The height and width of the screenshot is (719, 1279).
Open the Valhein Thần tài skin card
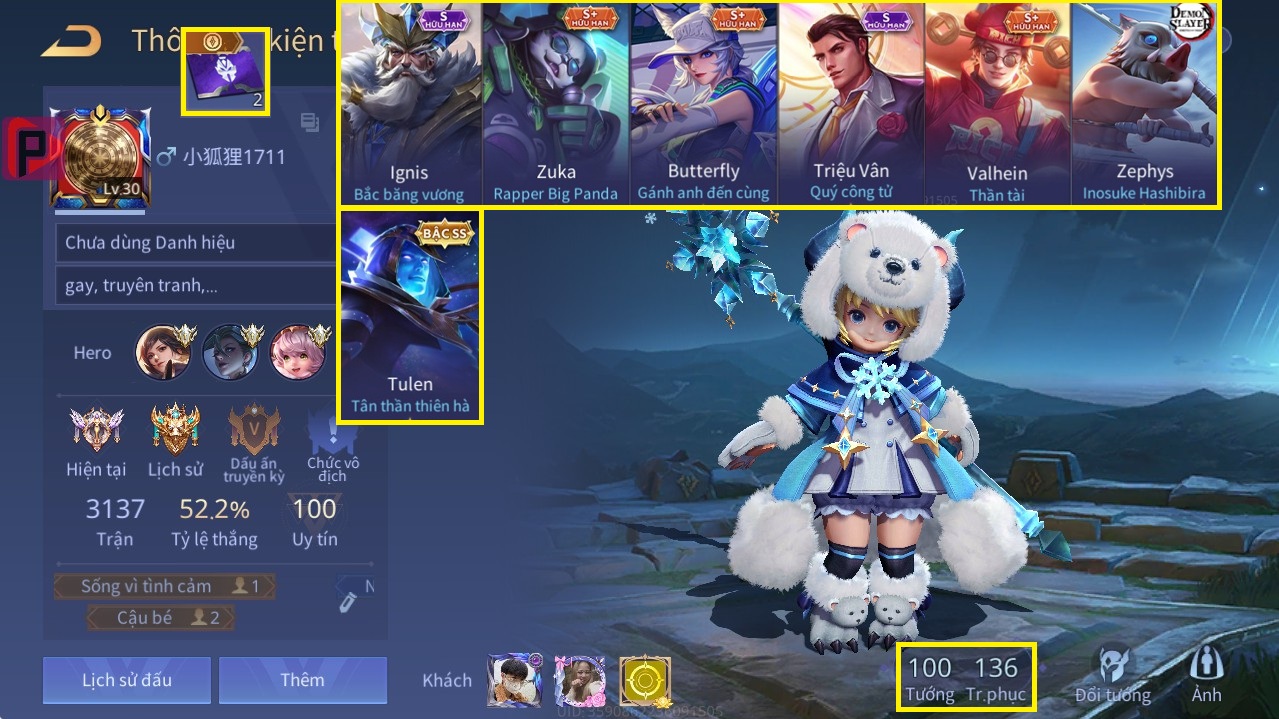point(997,105)
